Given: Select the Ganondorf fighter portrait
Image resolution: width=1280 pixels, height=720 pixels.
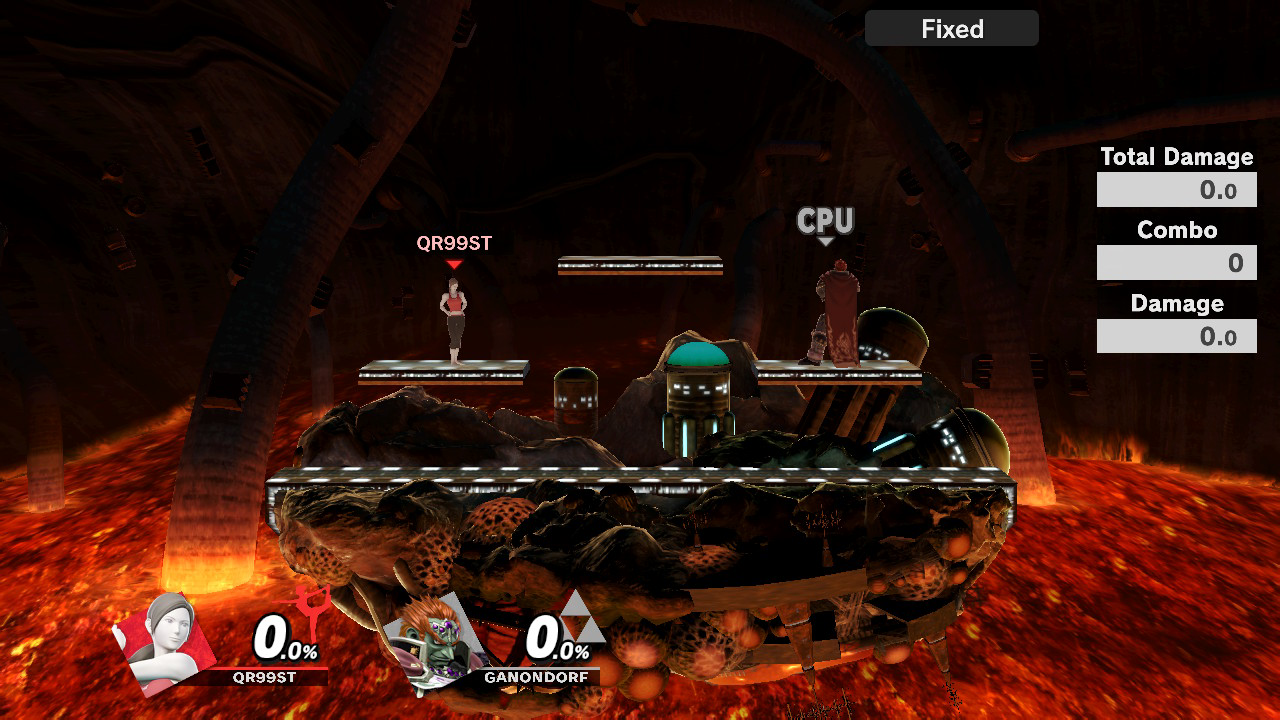Looking at the screenshot, I should coord(436,642).
